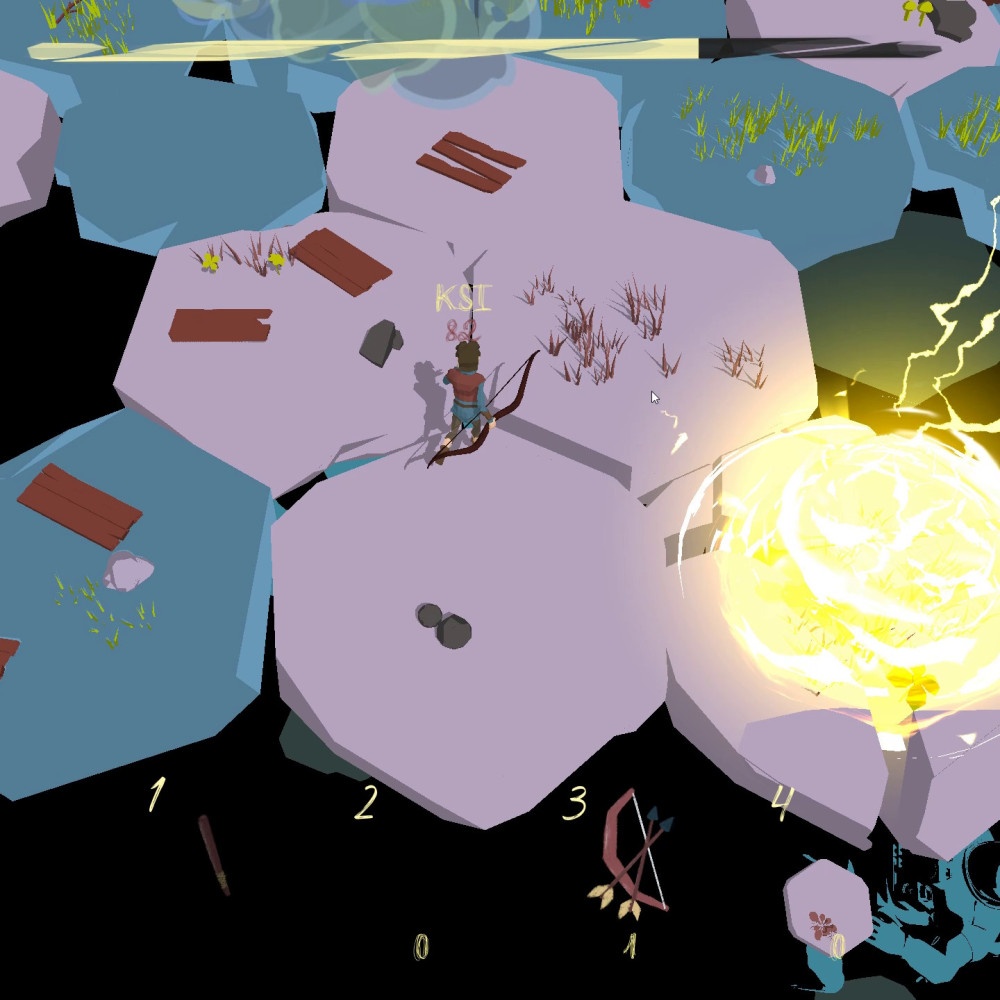This screenshot has height=1000, width=1000.
Task: Select the wooden stick in slot 1
Action: (215, 855)
